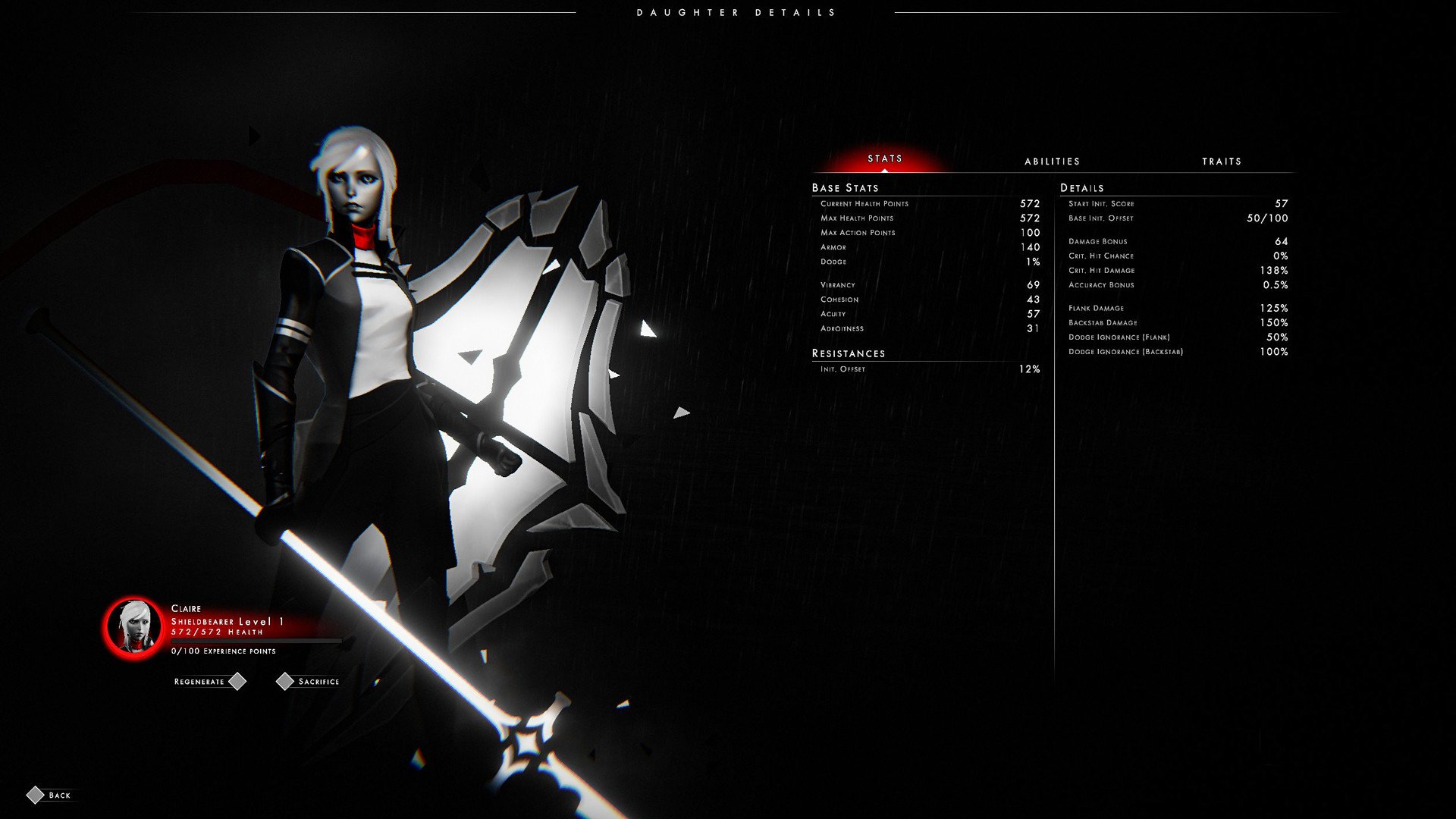Click the Init. Offset resistance value

click(x=1031, y=369)
